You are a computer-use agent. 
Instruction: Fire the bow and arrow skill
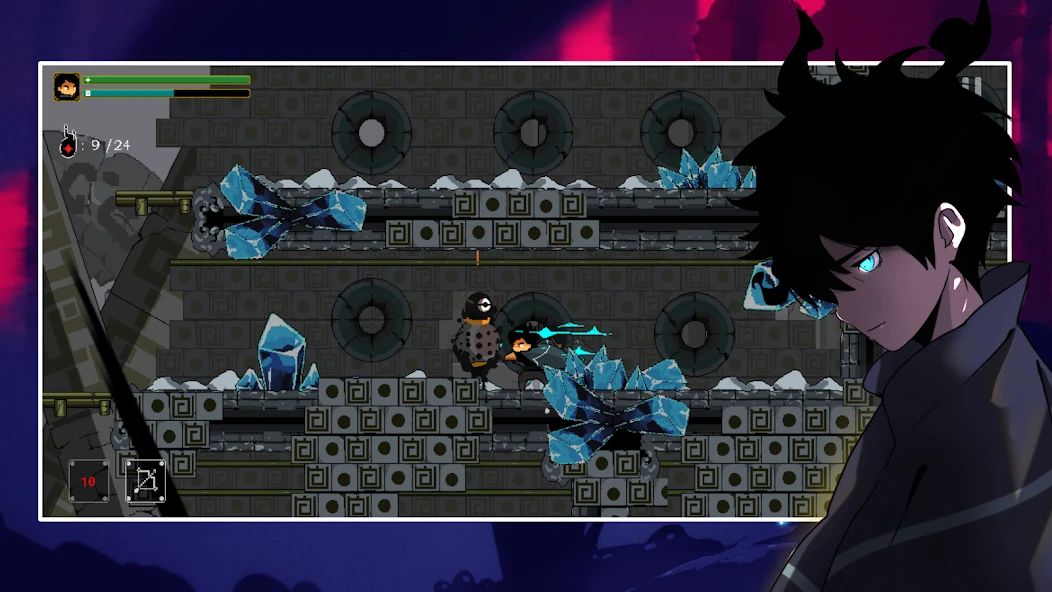click(144, 481)
